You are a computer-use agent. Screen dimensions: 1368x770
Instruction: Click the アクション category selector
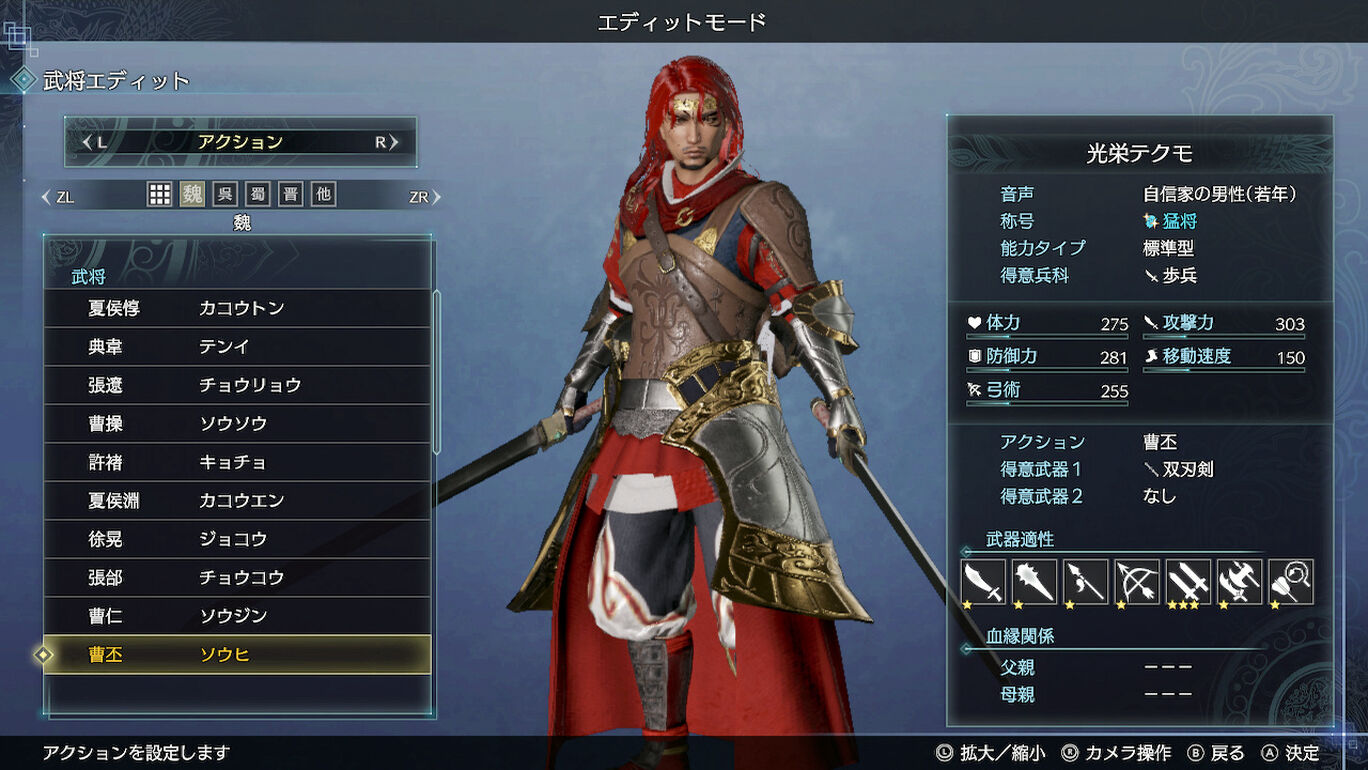click(240, 142)
